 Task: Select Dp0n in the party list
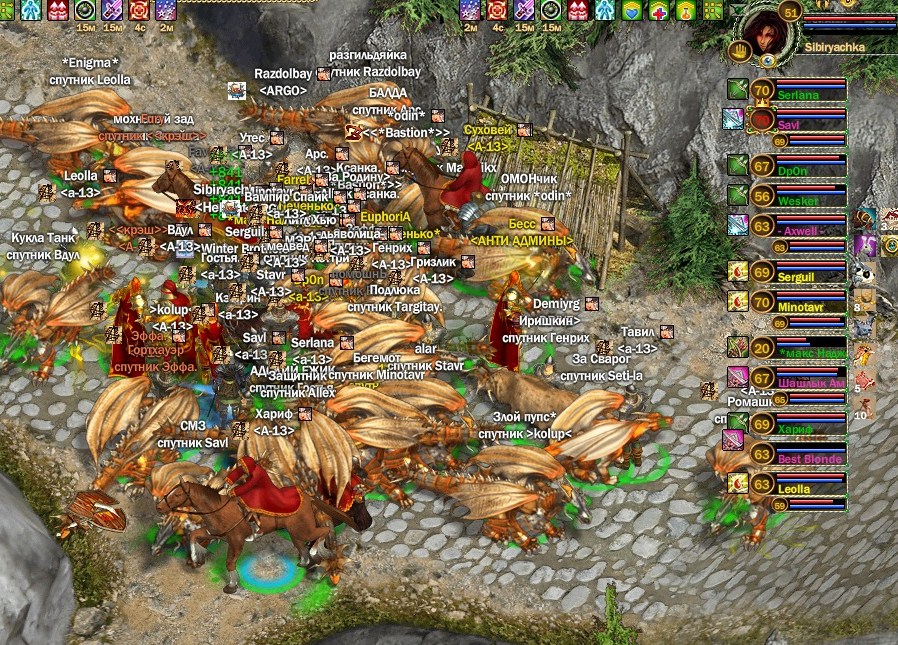(797, 167)
